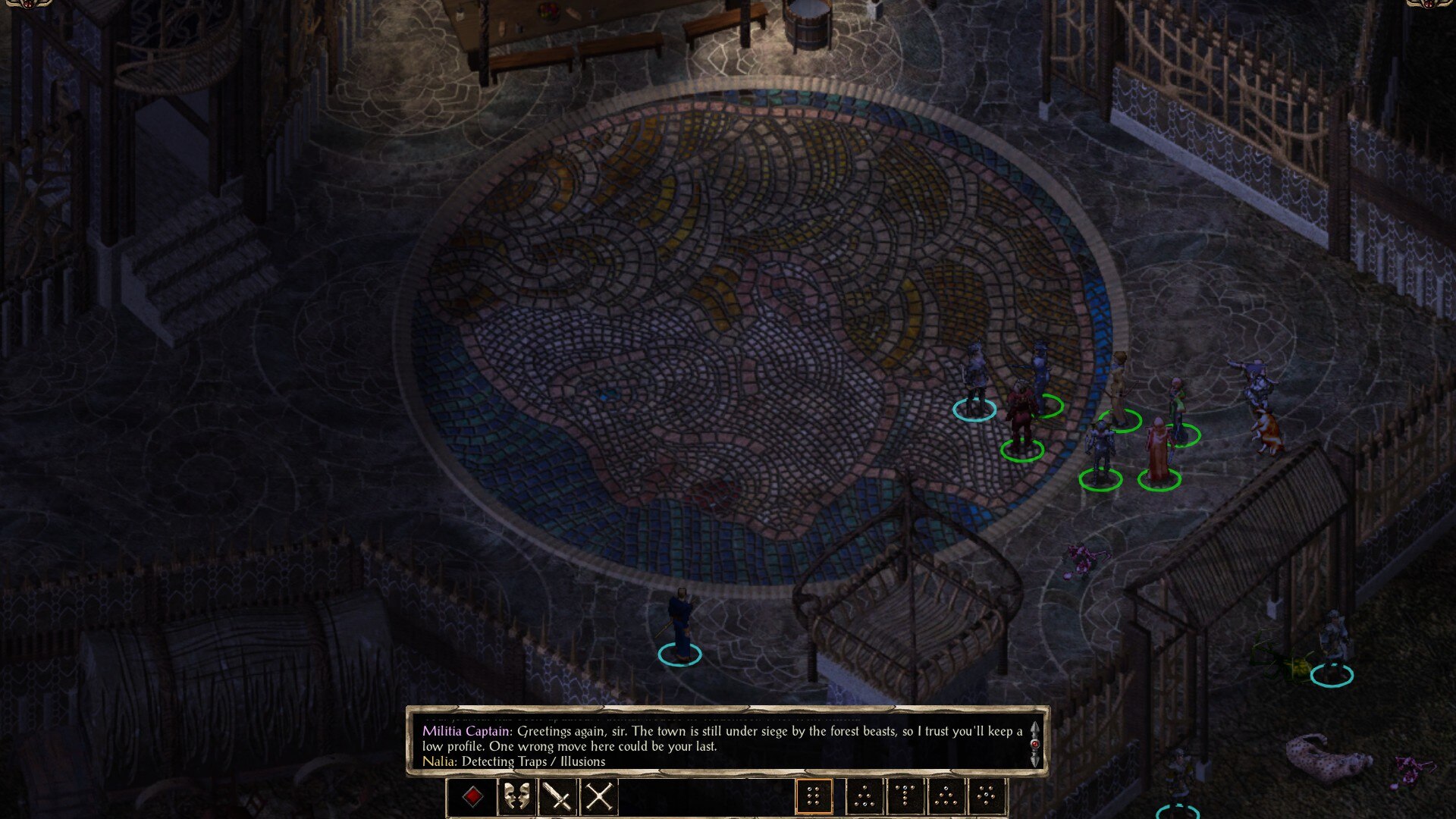Click the red gem on the dialogue scrollbar
The width and height of the screenshot is (1456, 819).
(1034, 744)
